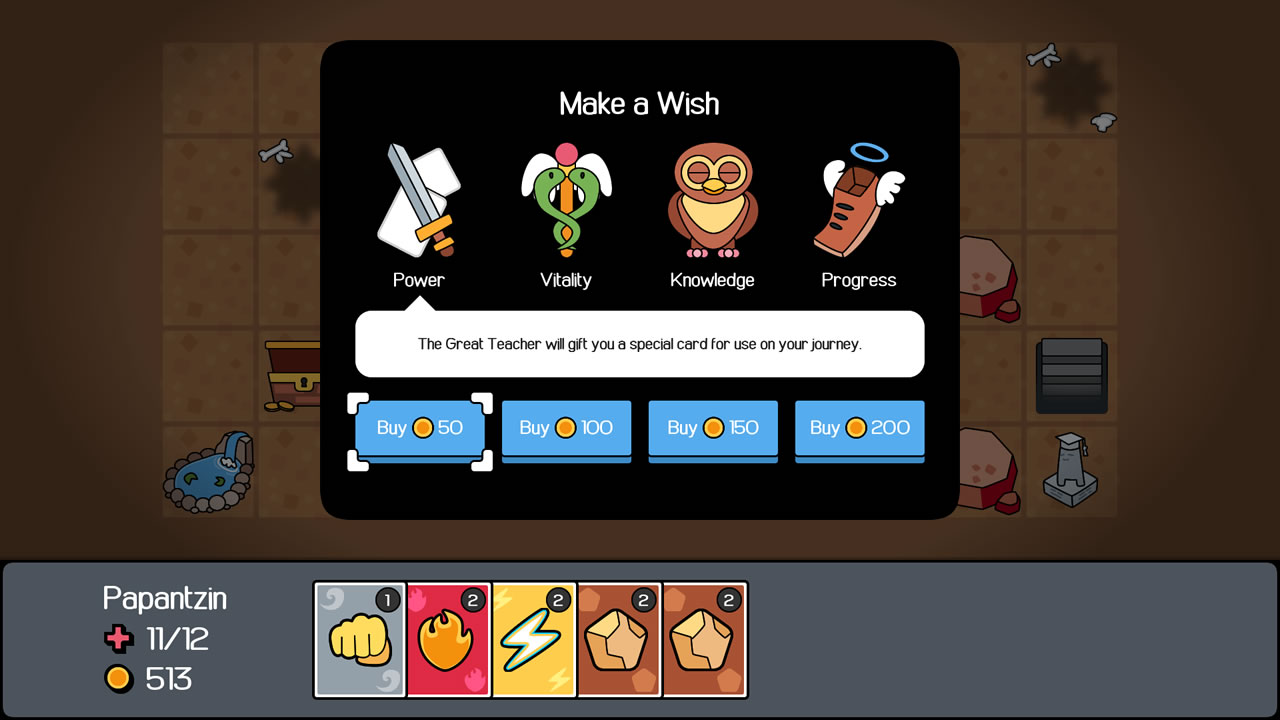
Task: Choose the Knowledge owl wish icon
Action: pos(711,200)
